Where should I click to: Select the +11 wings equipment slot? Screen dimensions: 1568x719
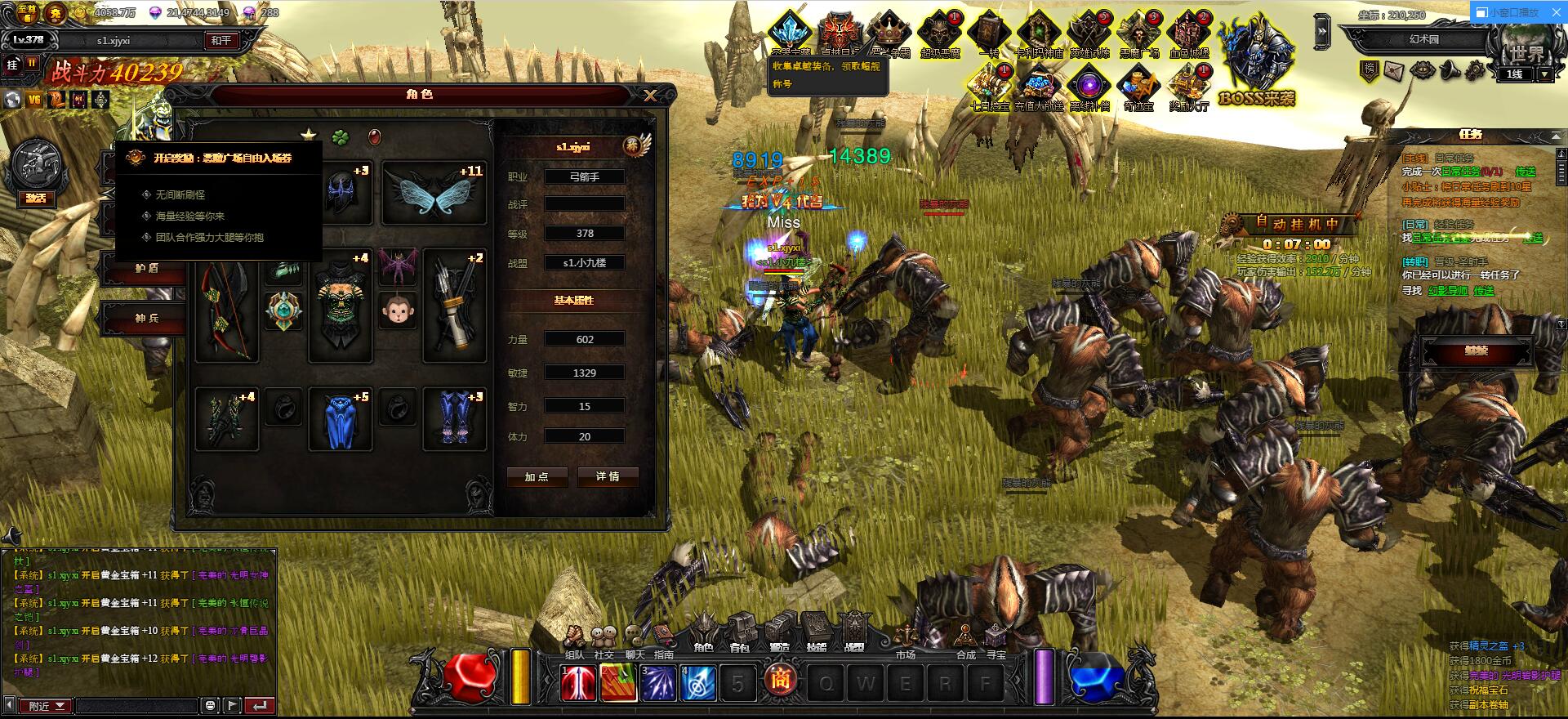(x=434, y=193)
